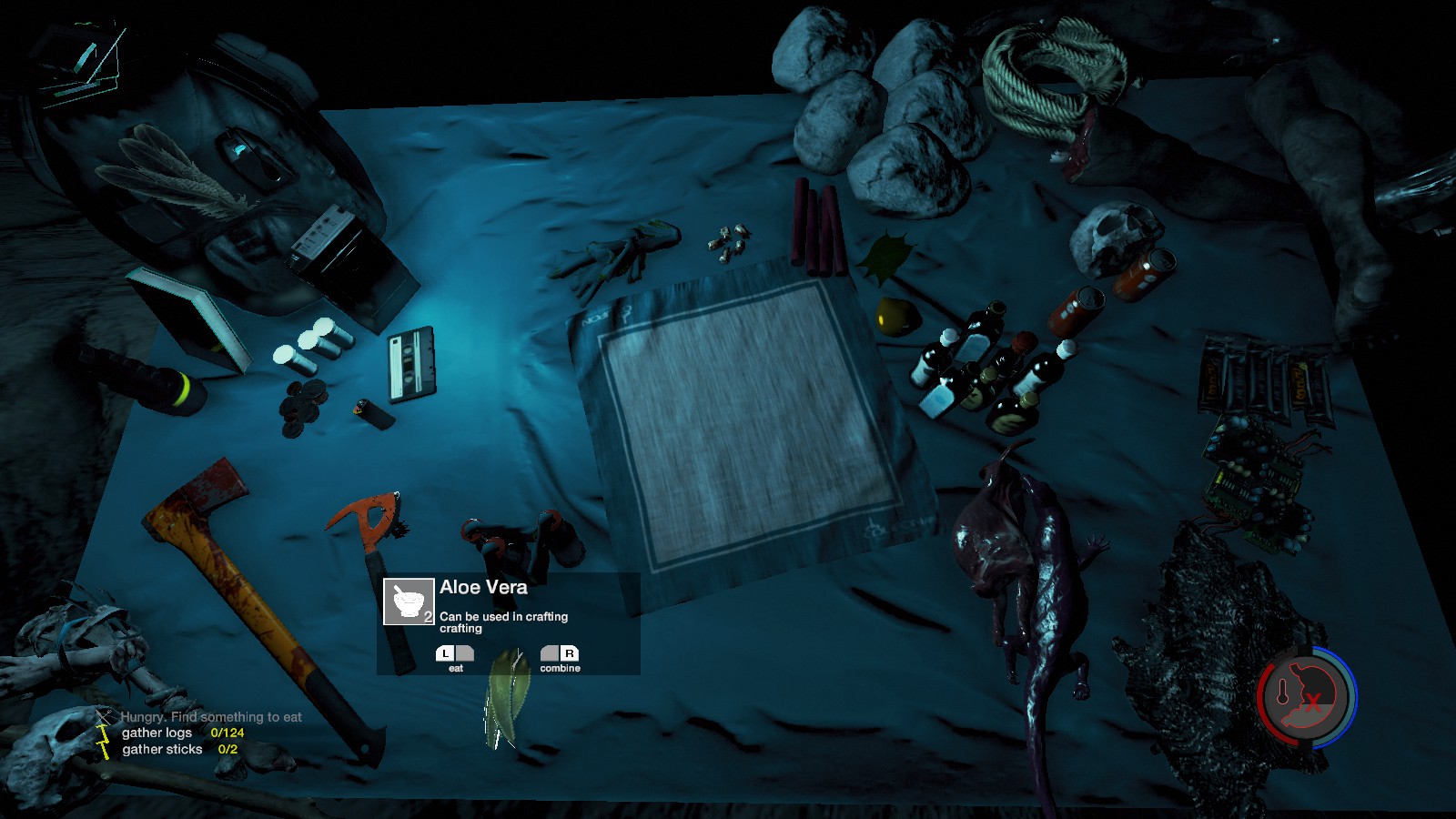Image resolution: width=1456 pixels, height=819 pixels.
Task: Select the stack of coins
Action: click(x=302, y=405)
